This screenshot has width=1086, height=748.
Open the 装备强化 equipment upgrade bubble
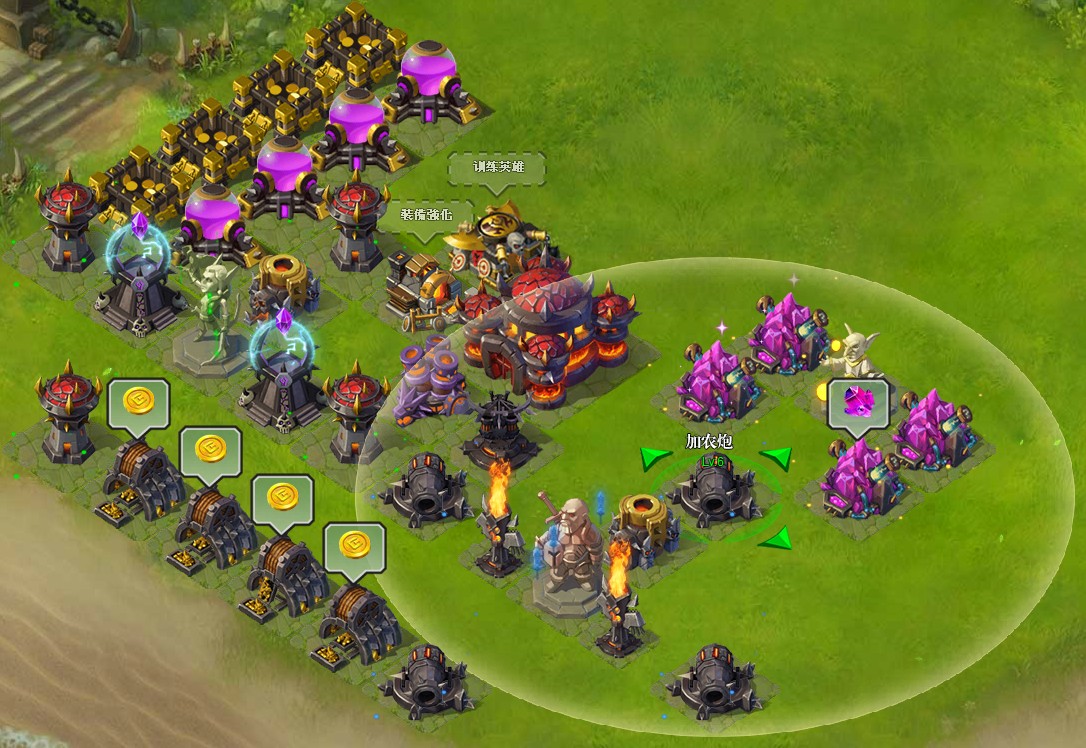tap(428, 214)
